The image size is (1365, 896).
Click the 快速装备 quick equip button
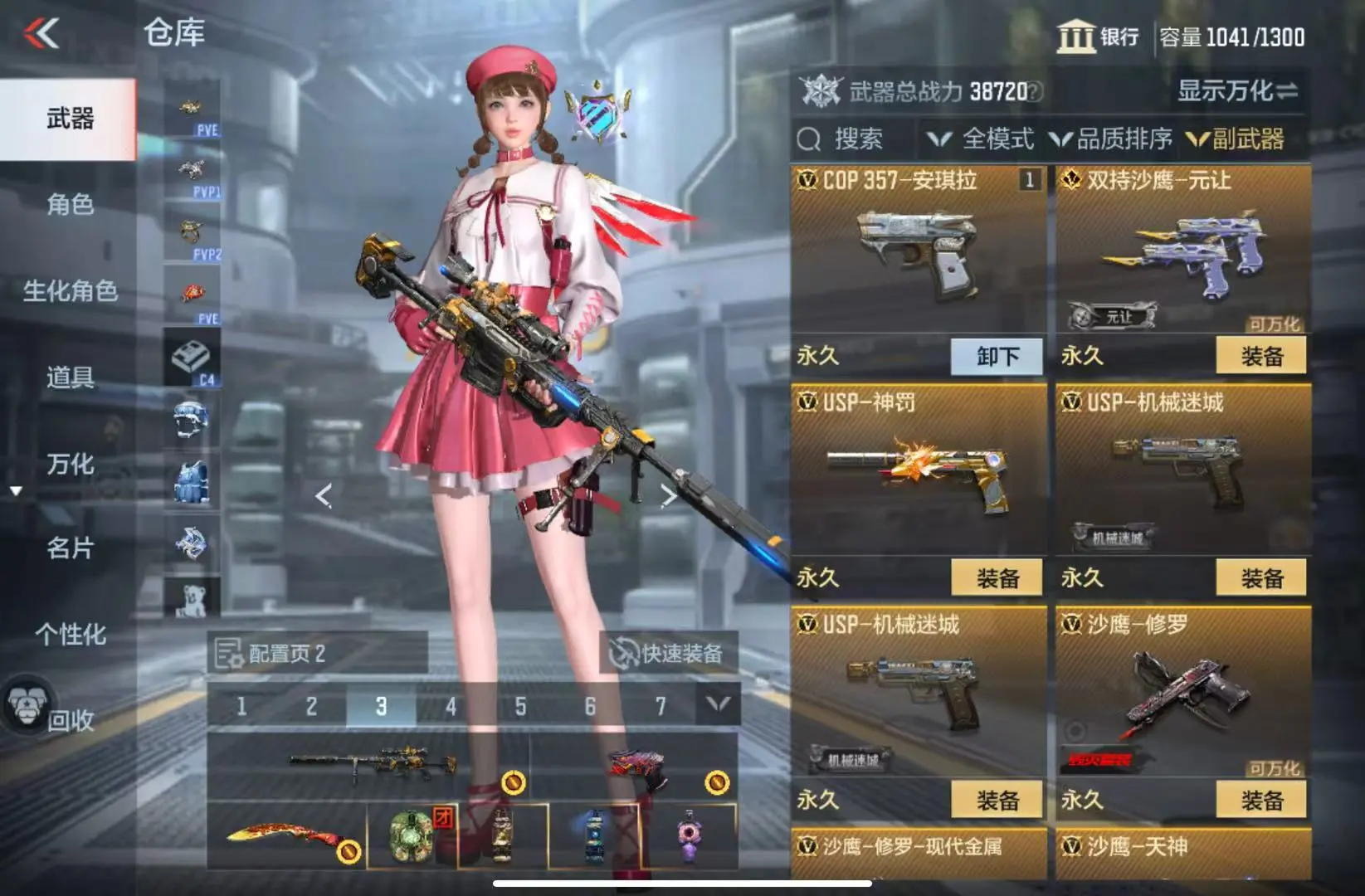[669, 654]
